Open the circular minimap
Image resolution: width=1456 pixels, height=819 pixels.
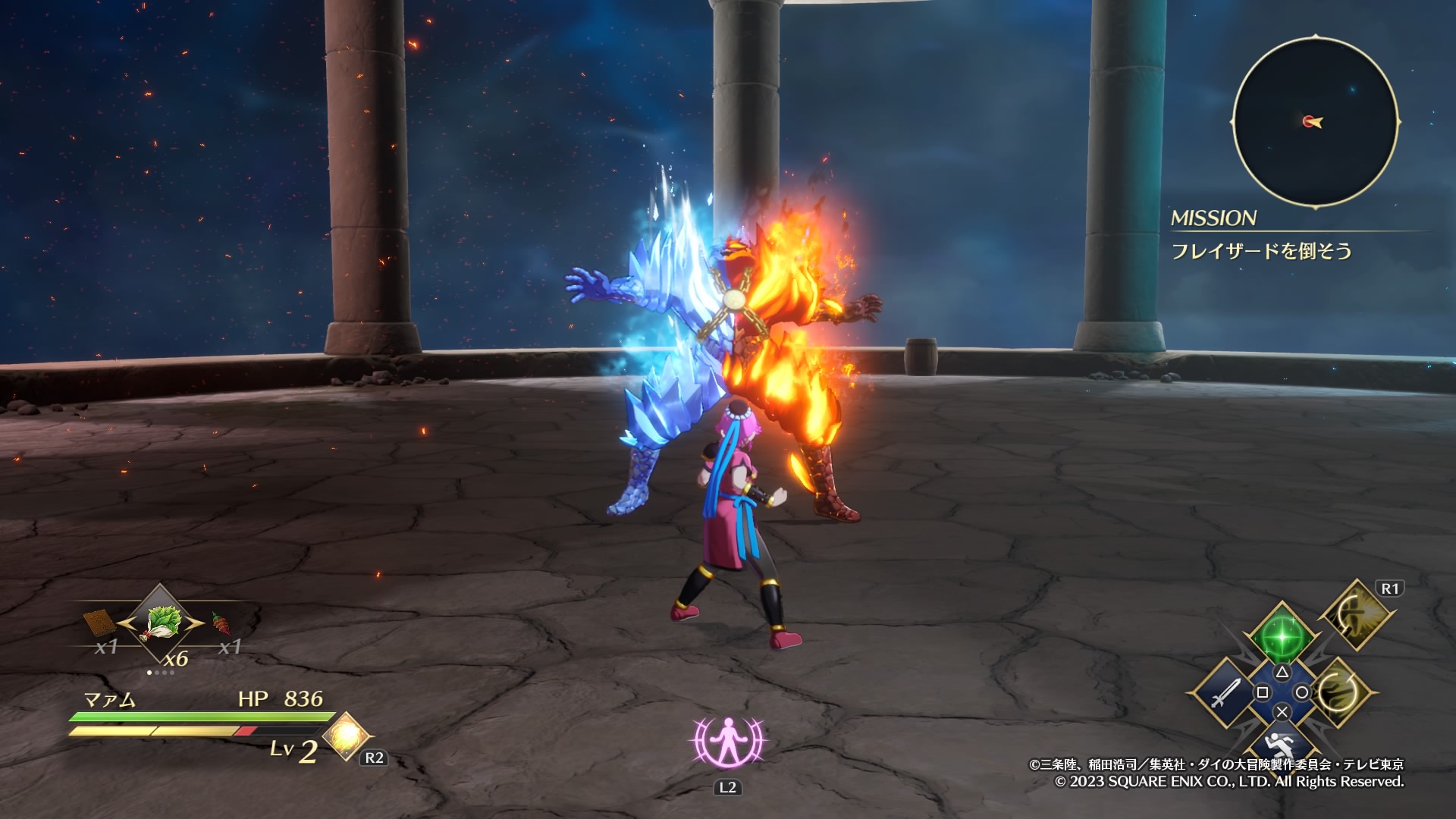(x=1315, y=121)
